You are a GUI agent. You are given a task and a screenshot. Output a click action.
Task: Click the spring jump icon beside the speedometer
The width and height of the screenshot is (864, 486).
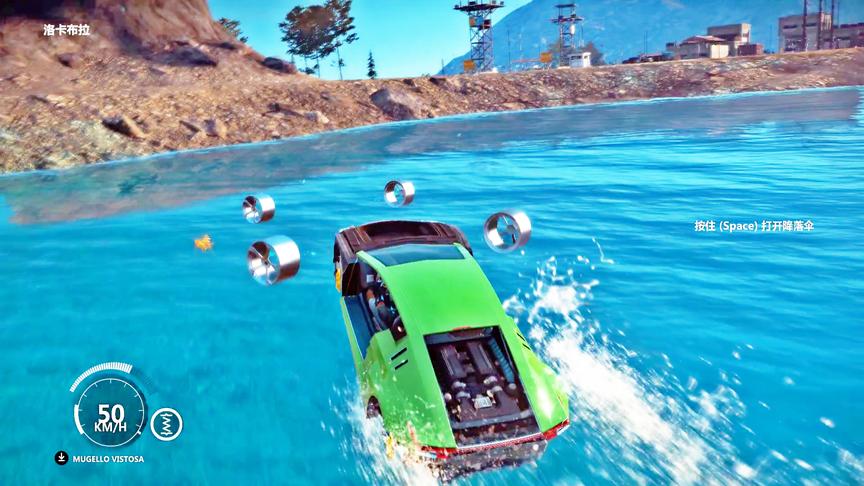166,424
